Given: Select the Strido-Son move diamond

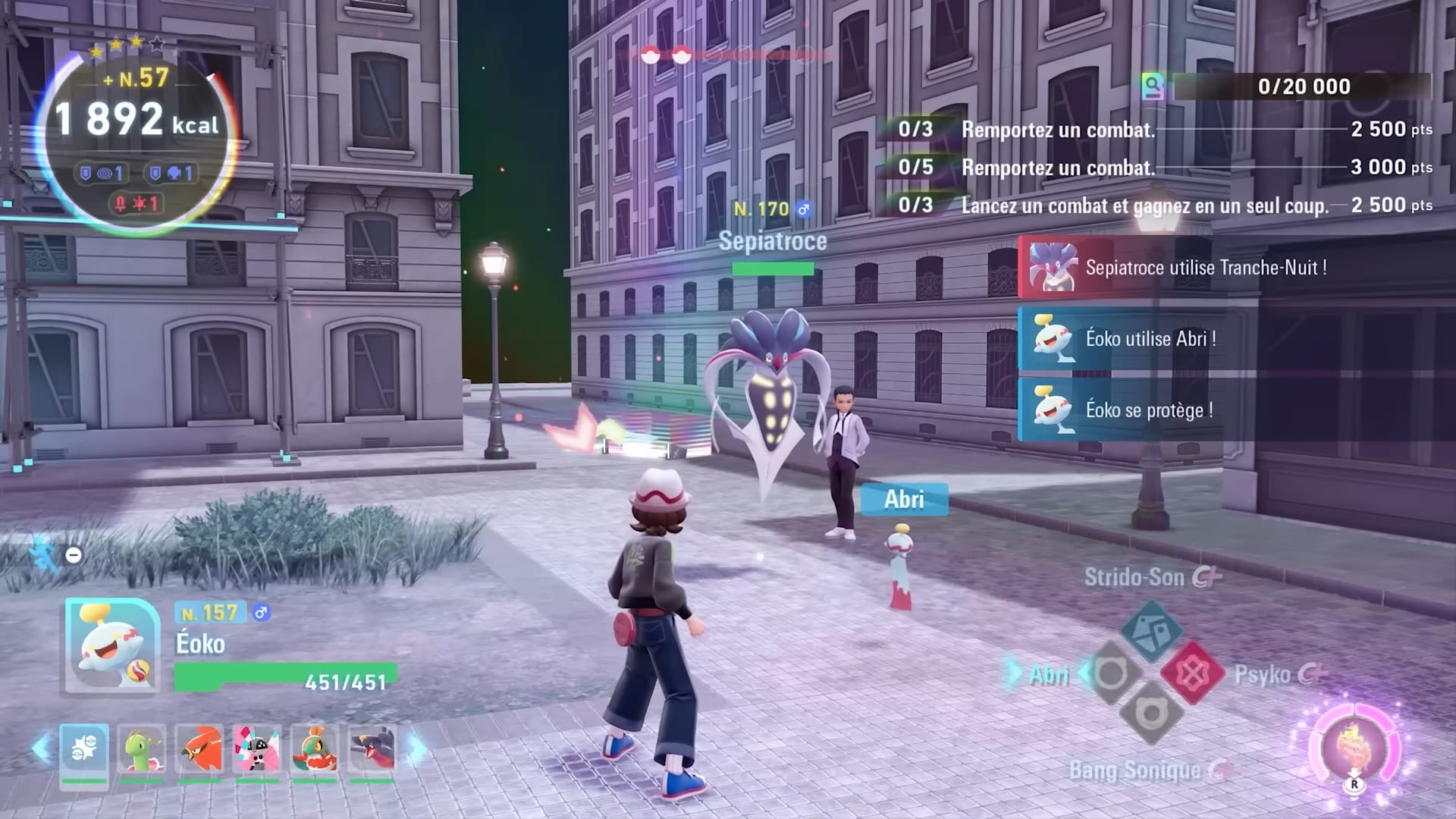Looking at the screenshot, I should click(1151, 630).
